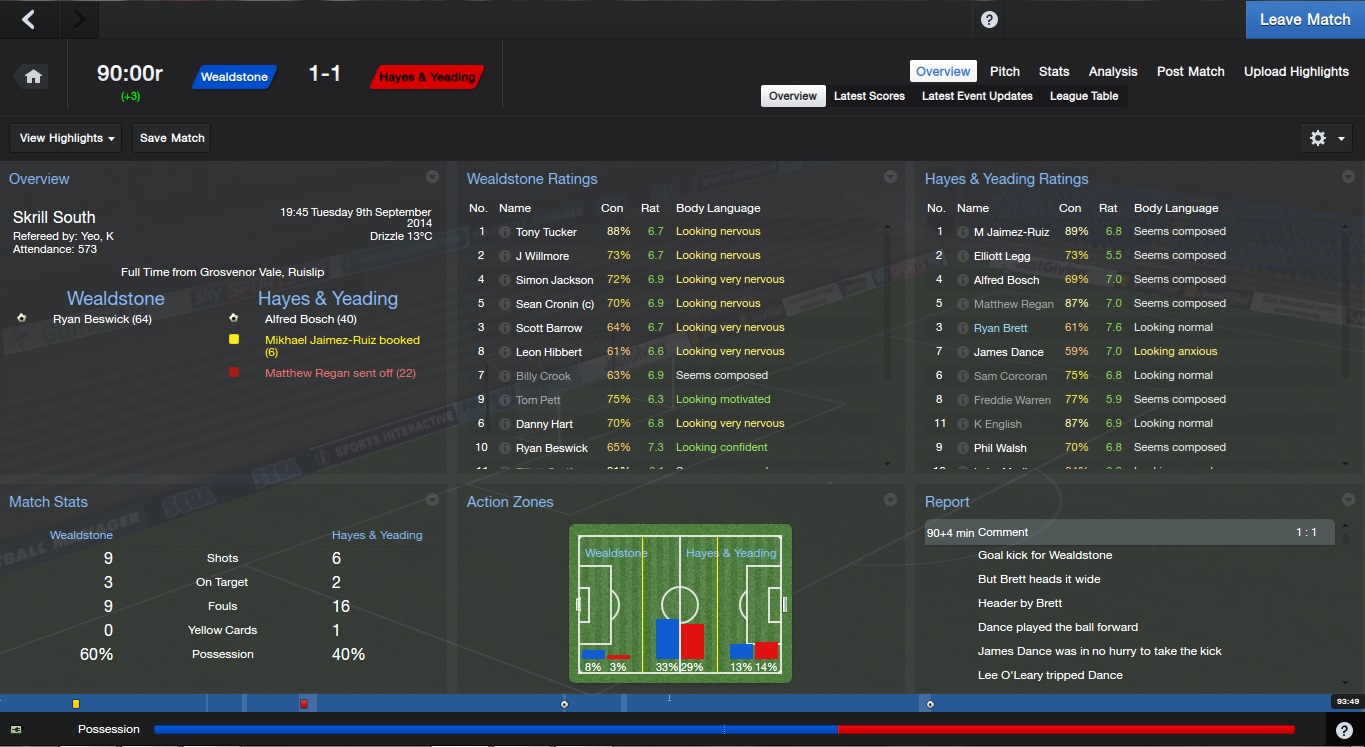This screenshot has height=747, width=1365.
Task: Open the gear settings dropdown
Action: click(1327, 138)
